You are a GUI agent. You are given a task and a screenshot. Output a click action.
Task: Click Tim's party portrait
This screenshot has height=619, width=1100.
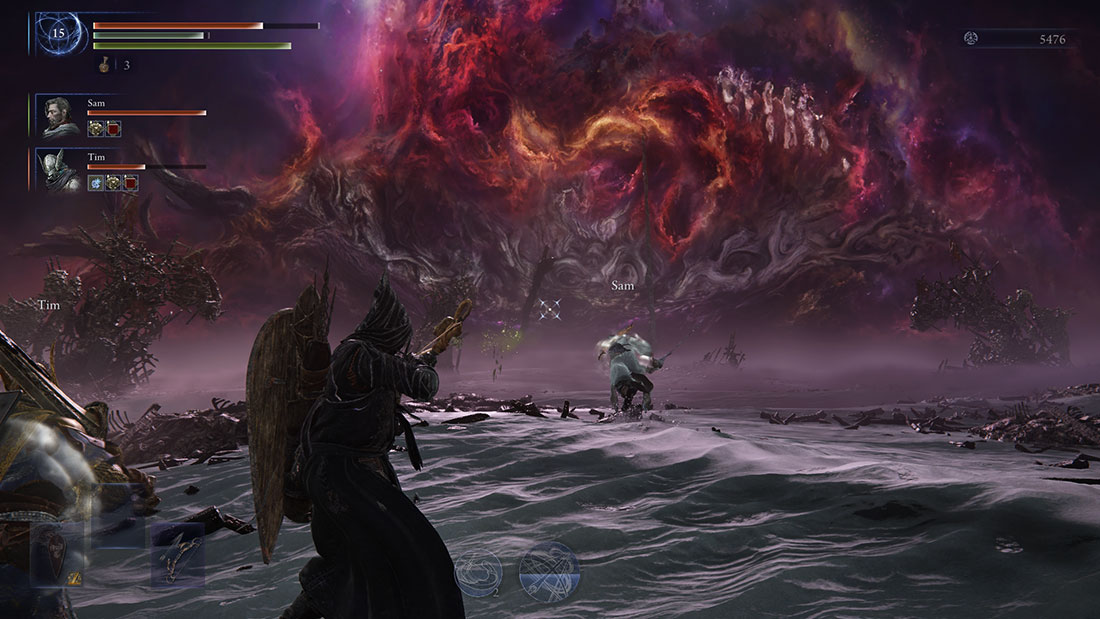click(55, 169)
